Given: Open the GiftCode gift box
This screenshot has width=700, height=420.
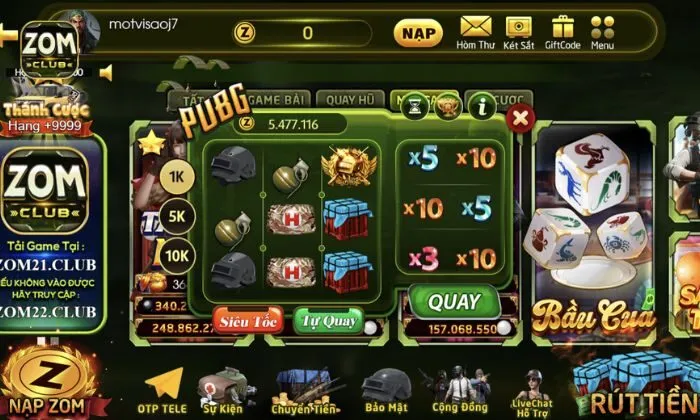Looking at the screenshot, I should [562, 32].
